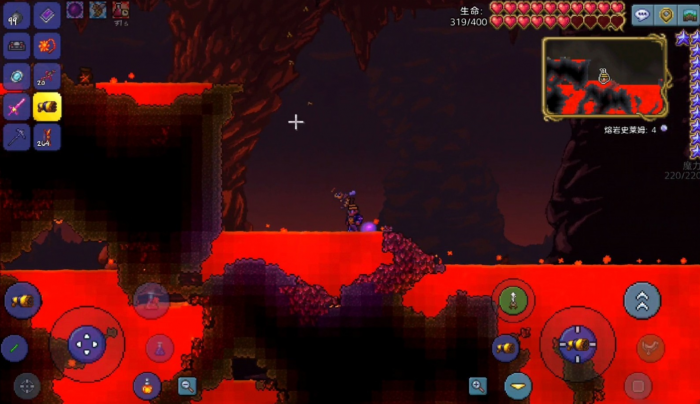Tap the right zoom-in magnifier button
700x404 pixels.
478,384
